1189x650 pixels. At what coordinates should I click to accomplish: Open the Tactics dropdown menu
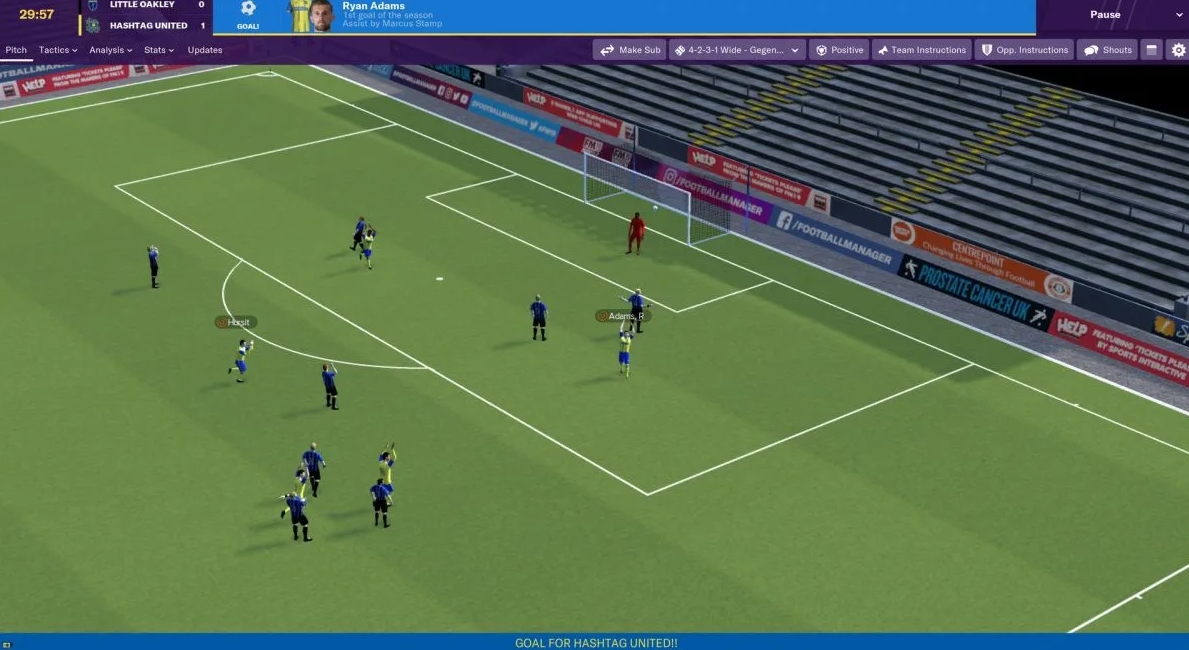click(57, 50)
